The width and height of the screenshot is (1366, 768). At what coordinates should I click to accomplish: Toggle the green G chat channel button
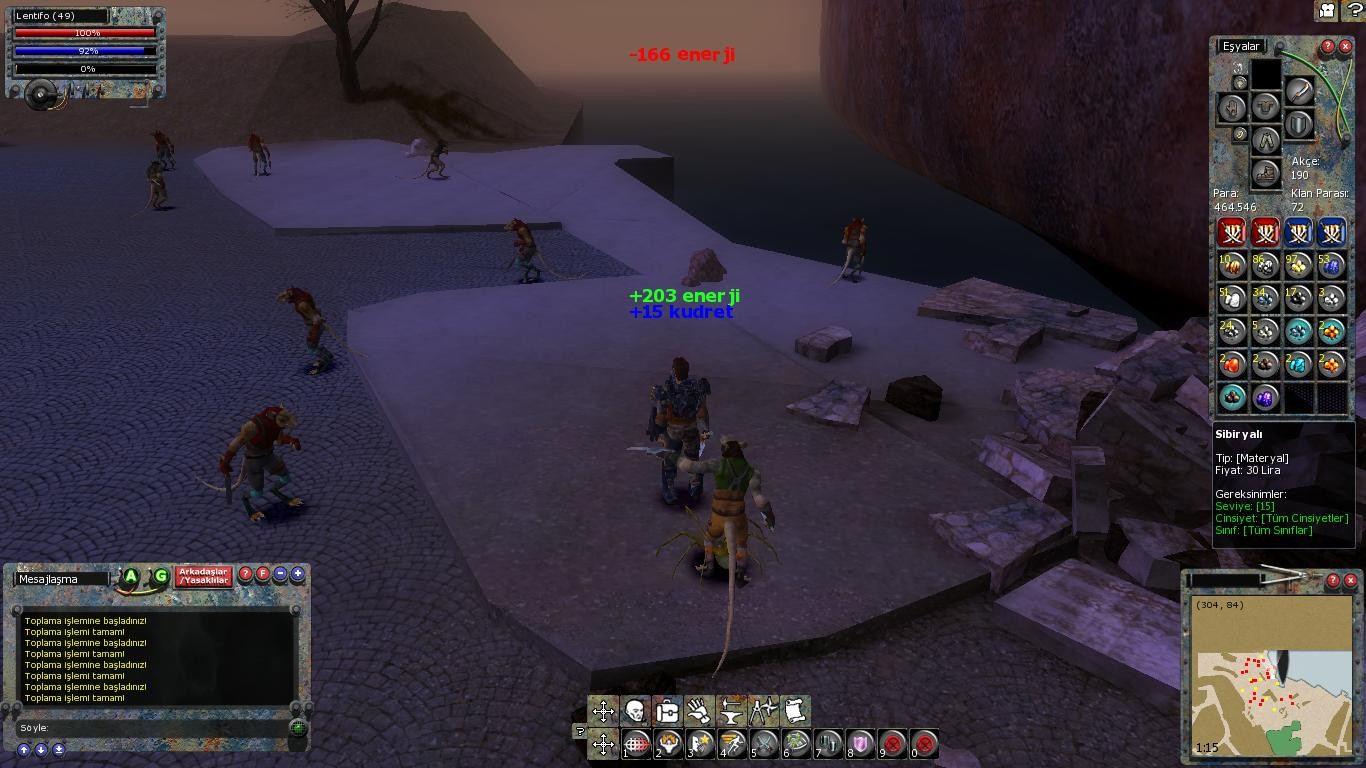(160, 577)
